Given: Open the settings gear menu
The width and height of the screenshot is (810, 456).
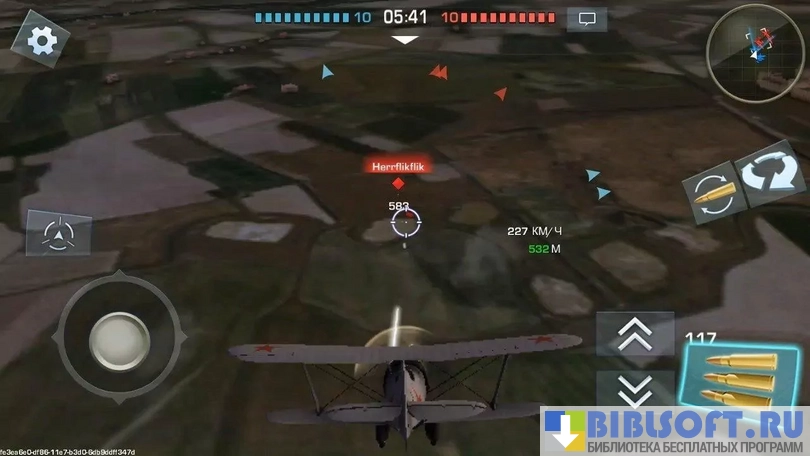Looking at the screenshot, I should pos(40,39).
